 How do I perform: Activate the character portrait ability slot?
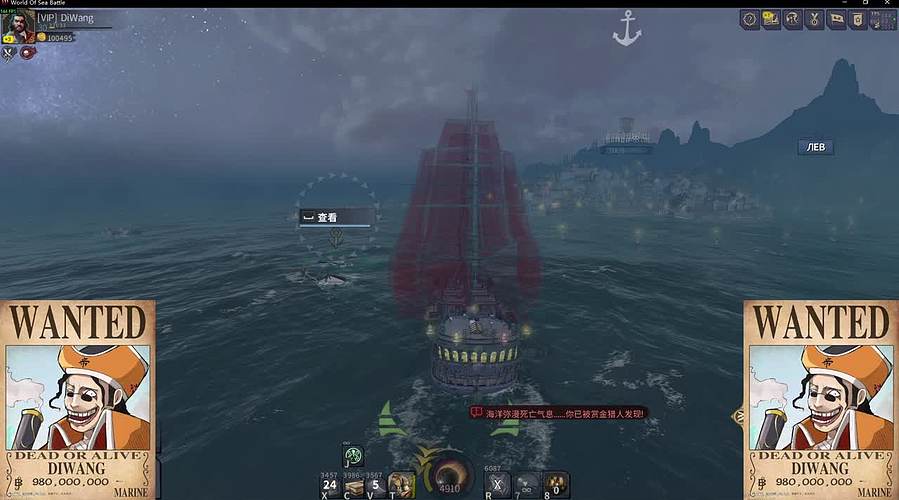click(x=401, y=485)
